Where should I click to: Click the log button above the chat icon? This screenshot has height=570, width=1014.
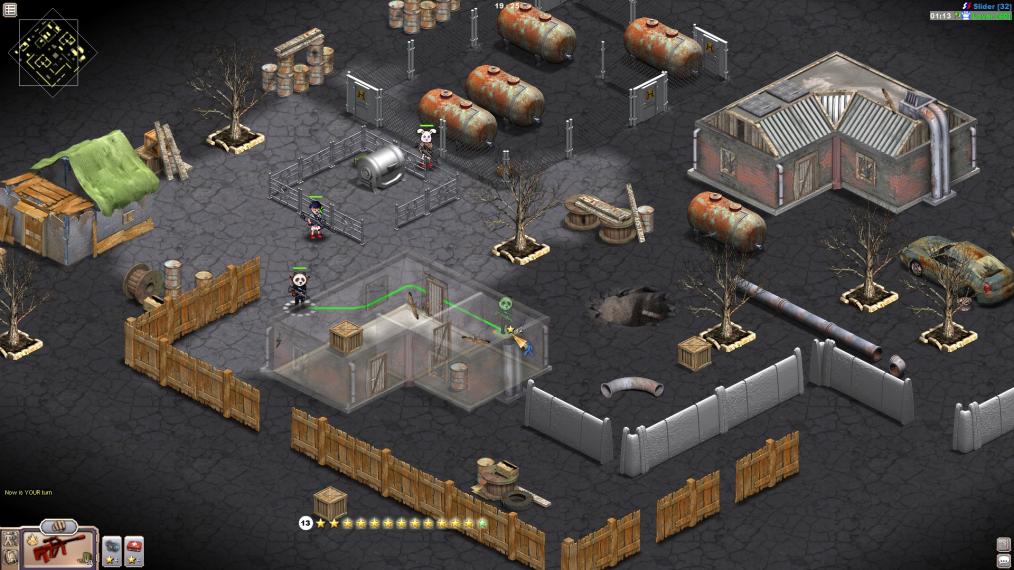click(x=1003, y=544)
